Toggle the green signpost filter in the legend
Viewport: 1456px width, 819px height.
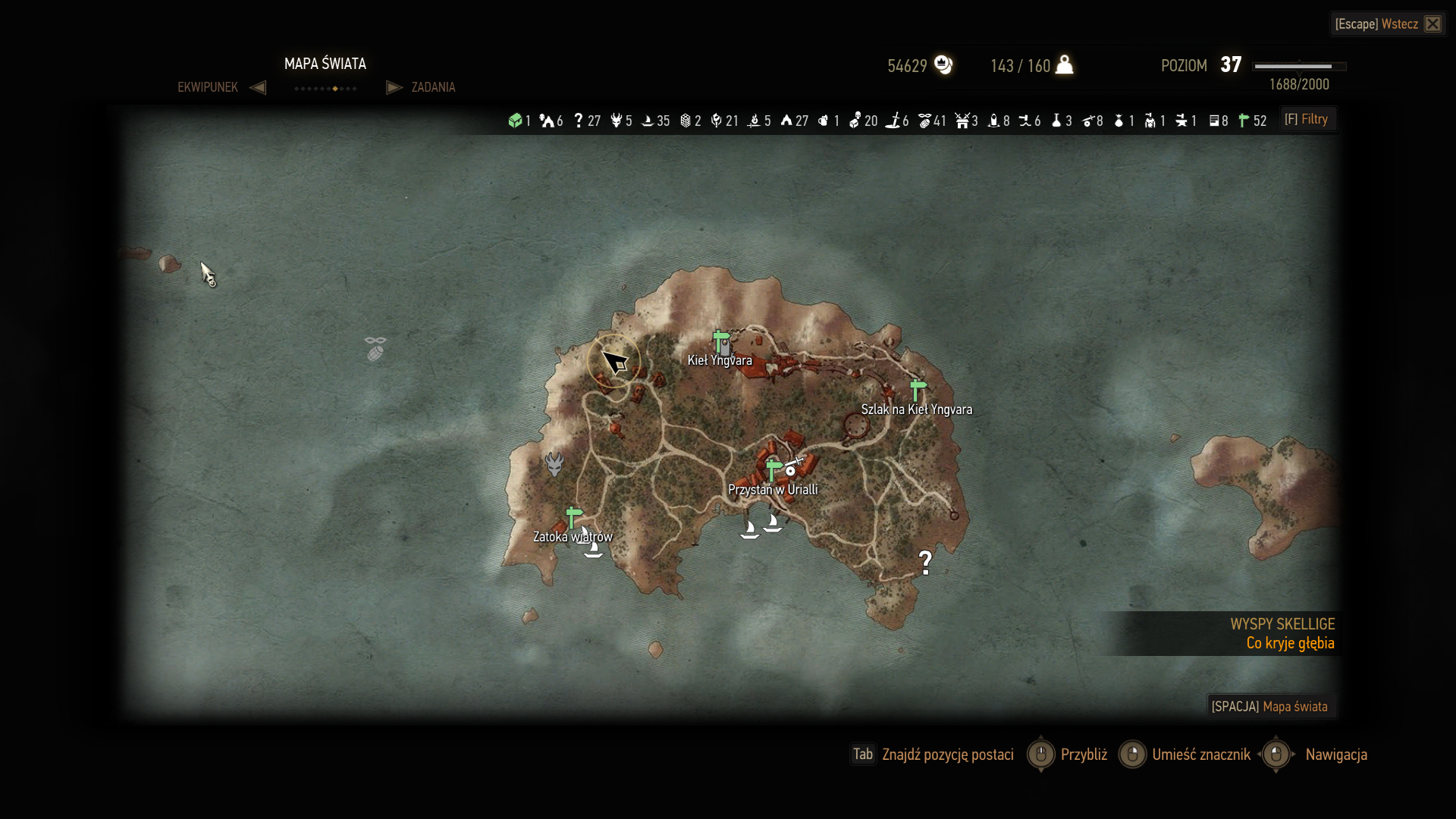tap(1244, 121)
